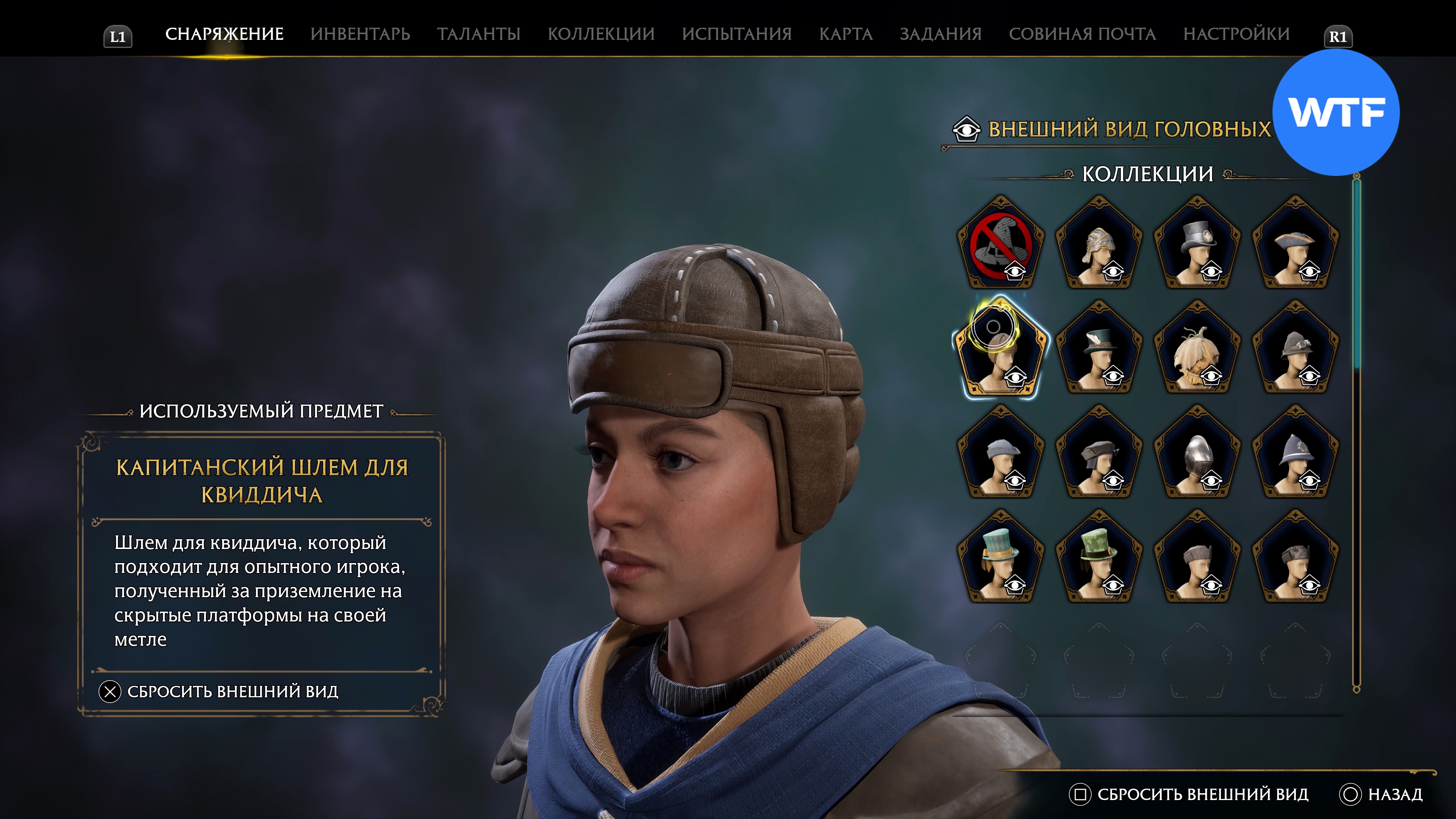This screenshot has width=1456, height=819.
Task: Switch to the ИНВЕНТАРЬ tab
Action: (x=360, y=34)
